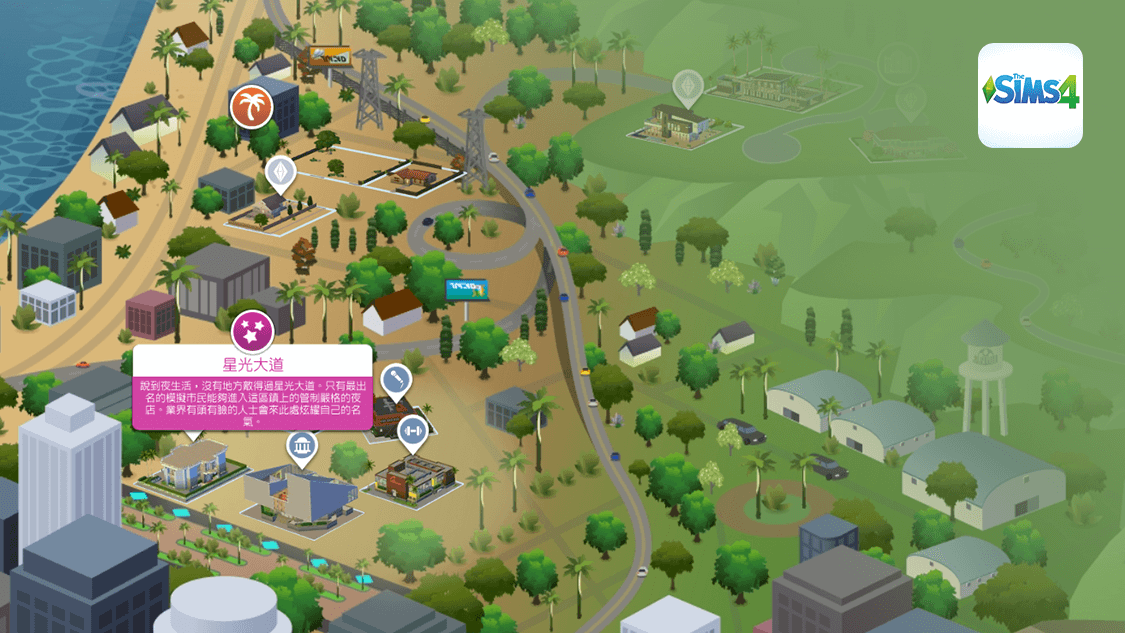Select the plumbob pin above the hillside modern house

pyautogui.click(x=688, y=88)
